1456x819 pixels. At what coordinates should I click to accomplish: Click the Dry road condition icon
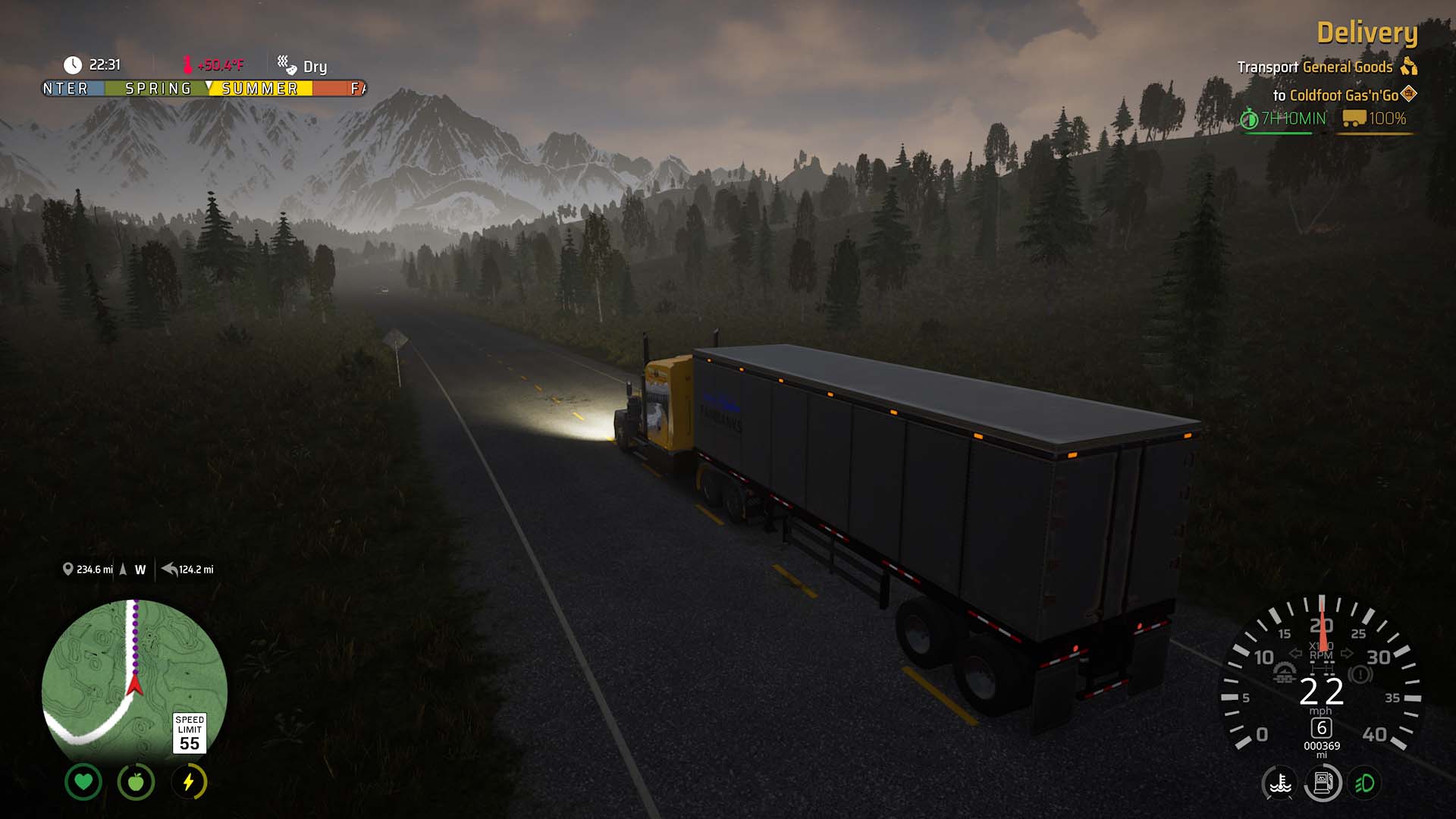point(287,65)
